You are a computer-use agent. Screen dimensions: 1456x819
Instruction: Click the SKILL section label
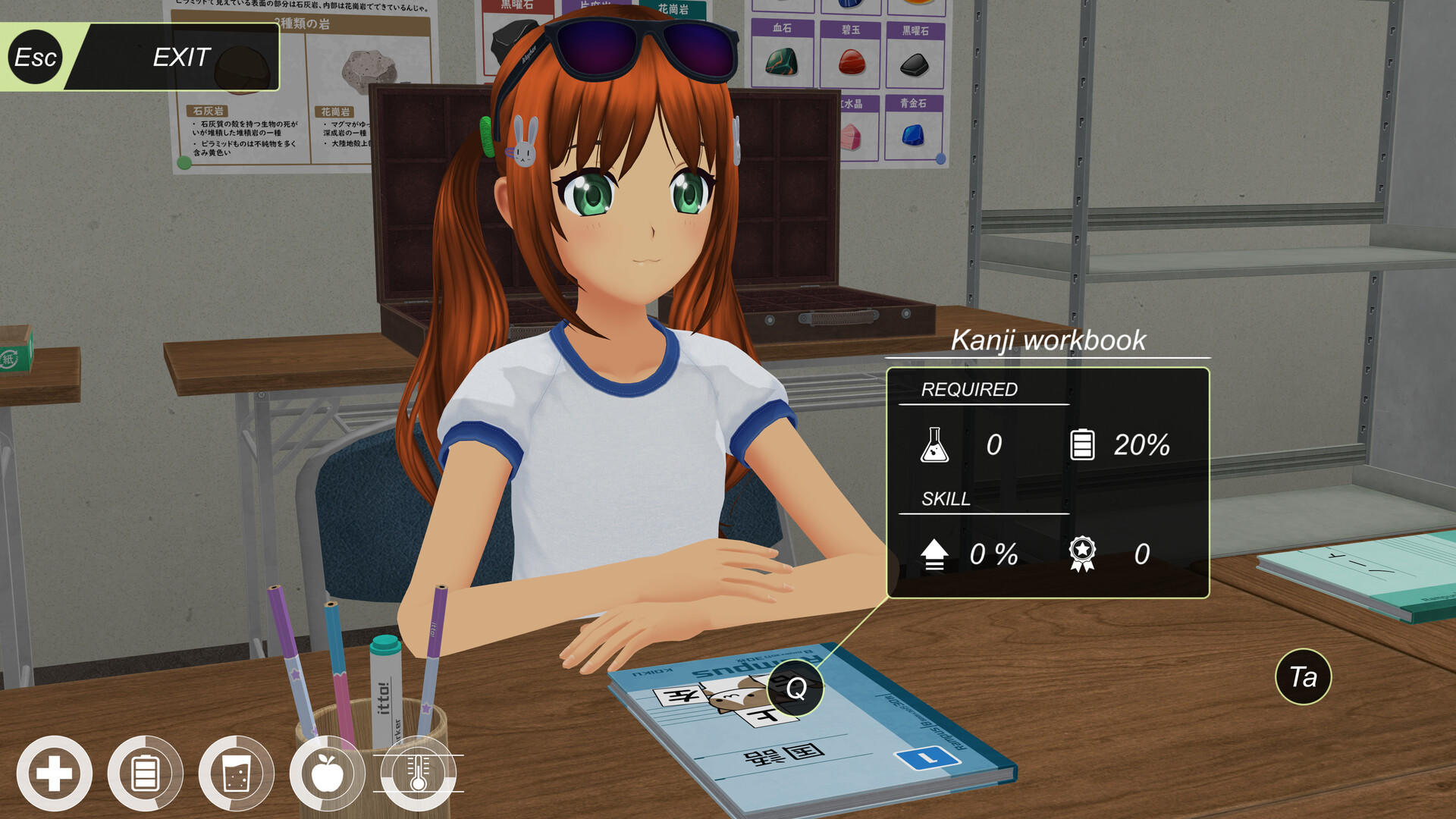(x=946, y=499)
